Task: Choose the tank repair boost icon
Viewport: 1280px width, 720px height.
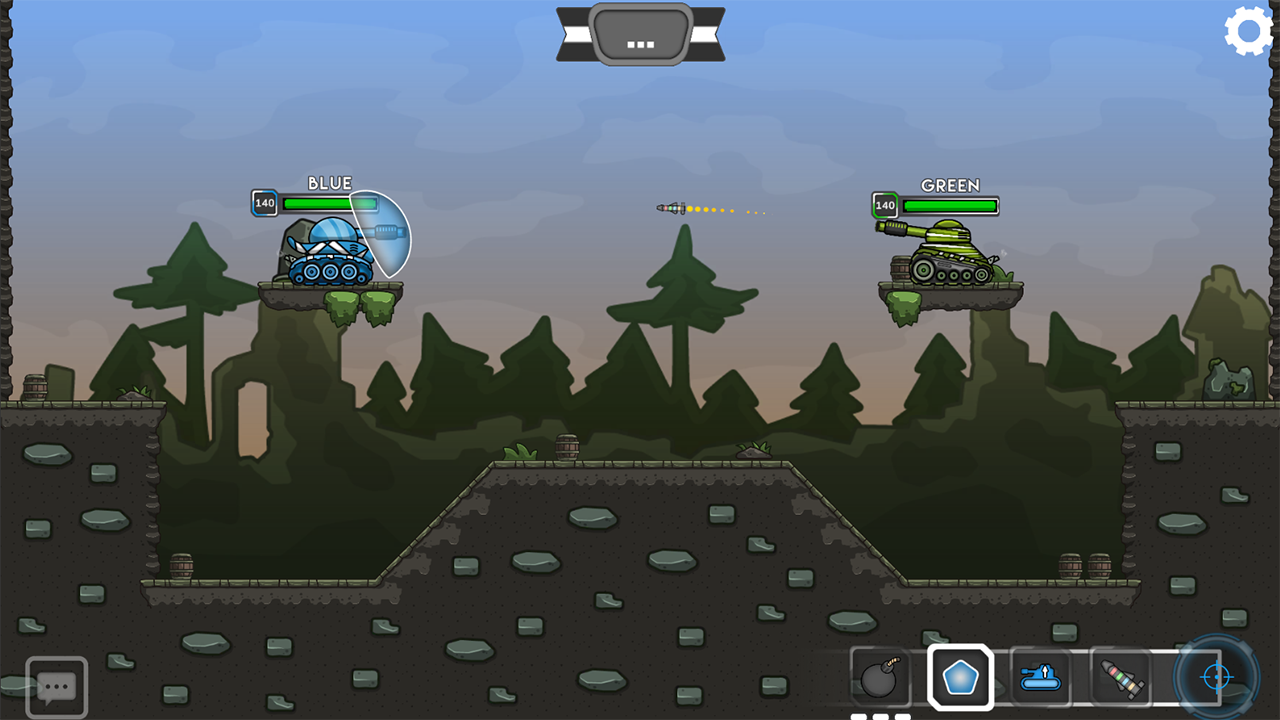Action: [1040, 677]
